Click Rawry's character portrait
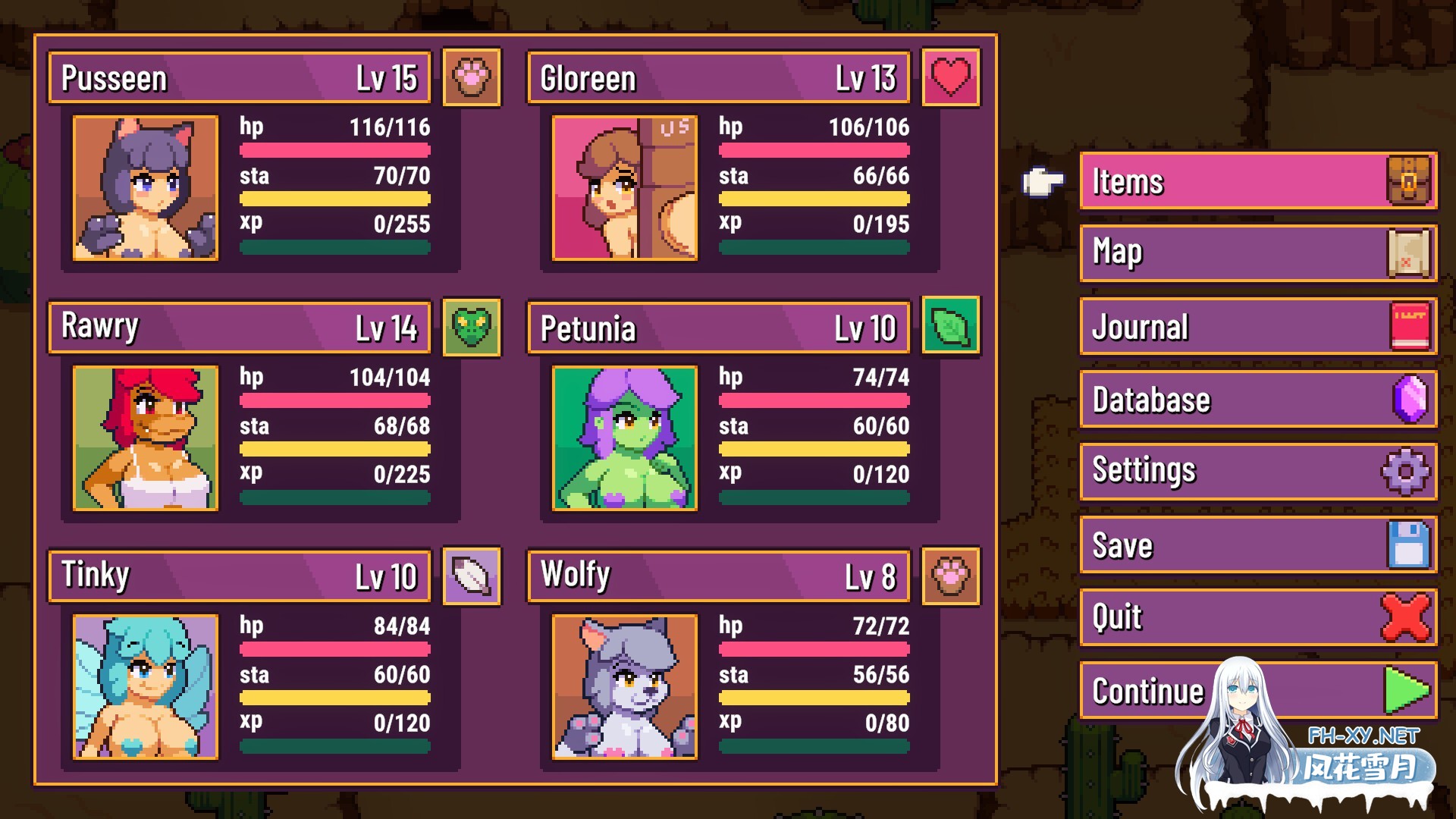The width and height of the screenshot is (1456, 819). coord(145,438)
